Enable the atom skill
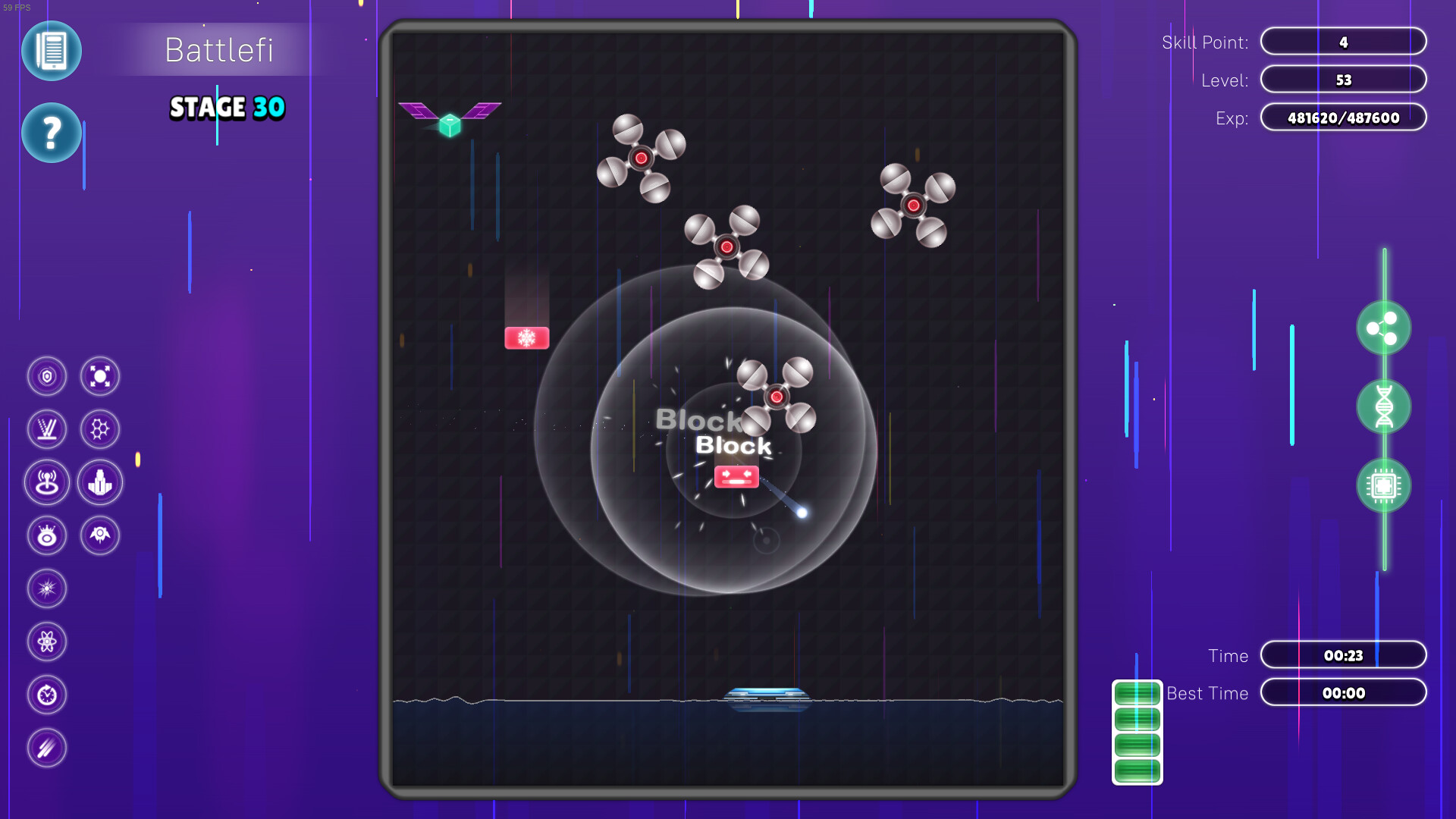1456x819 pixels. tap(47, 642)
